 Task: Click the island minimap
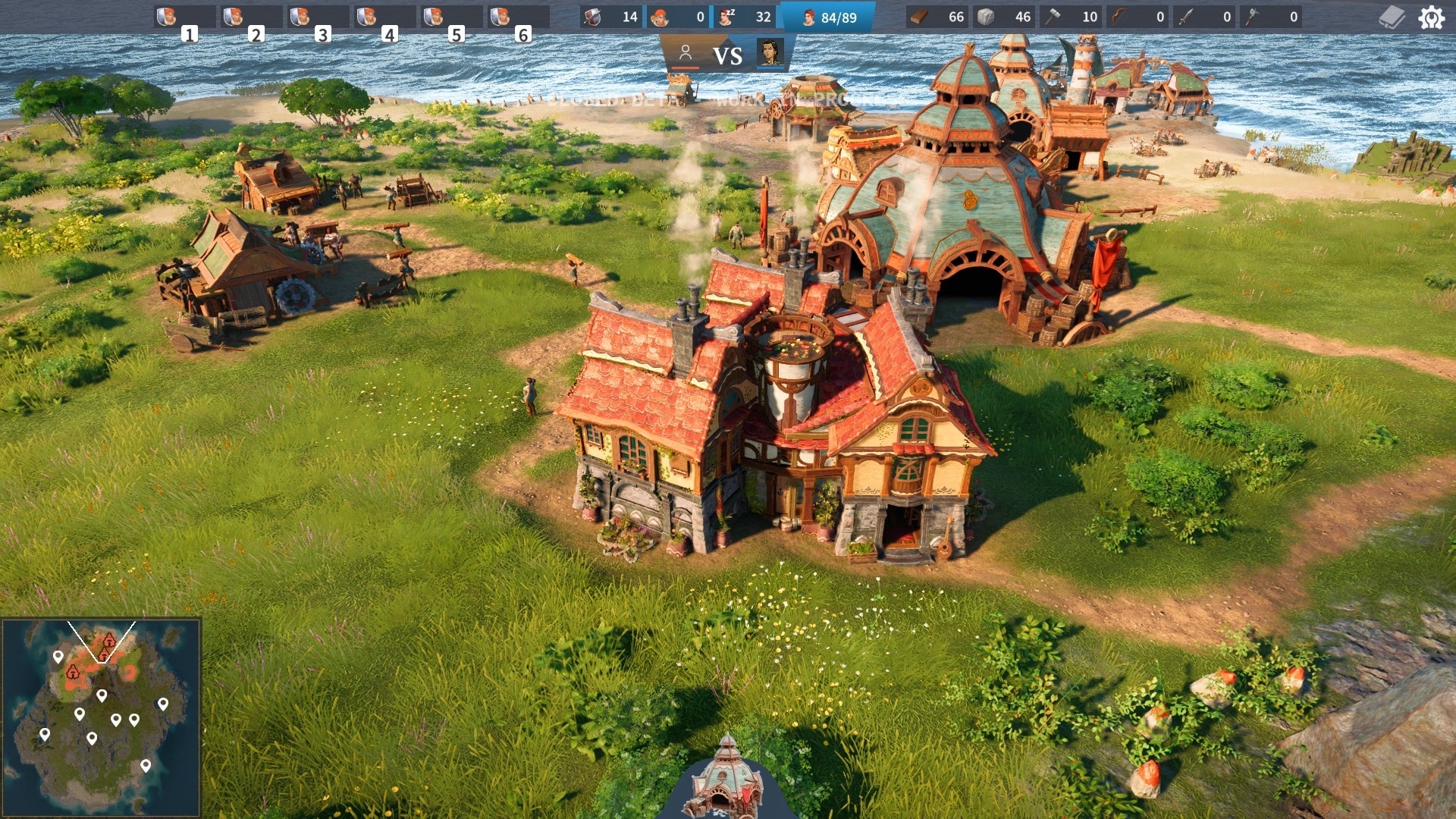click(101, 717)
